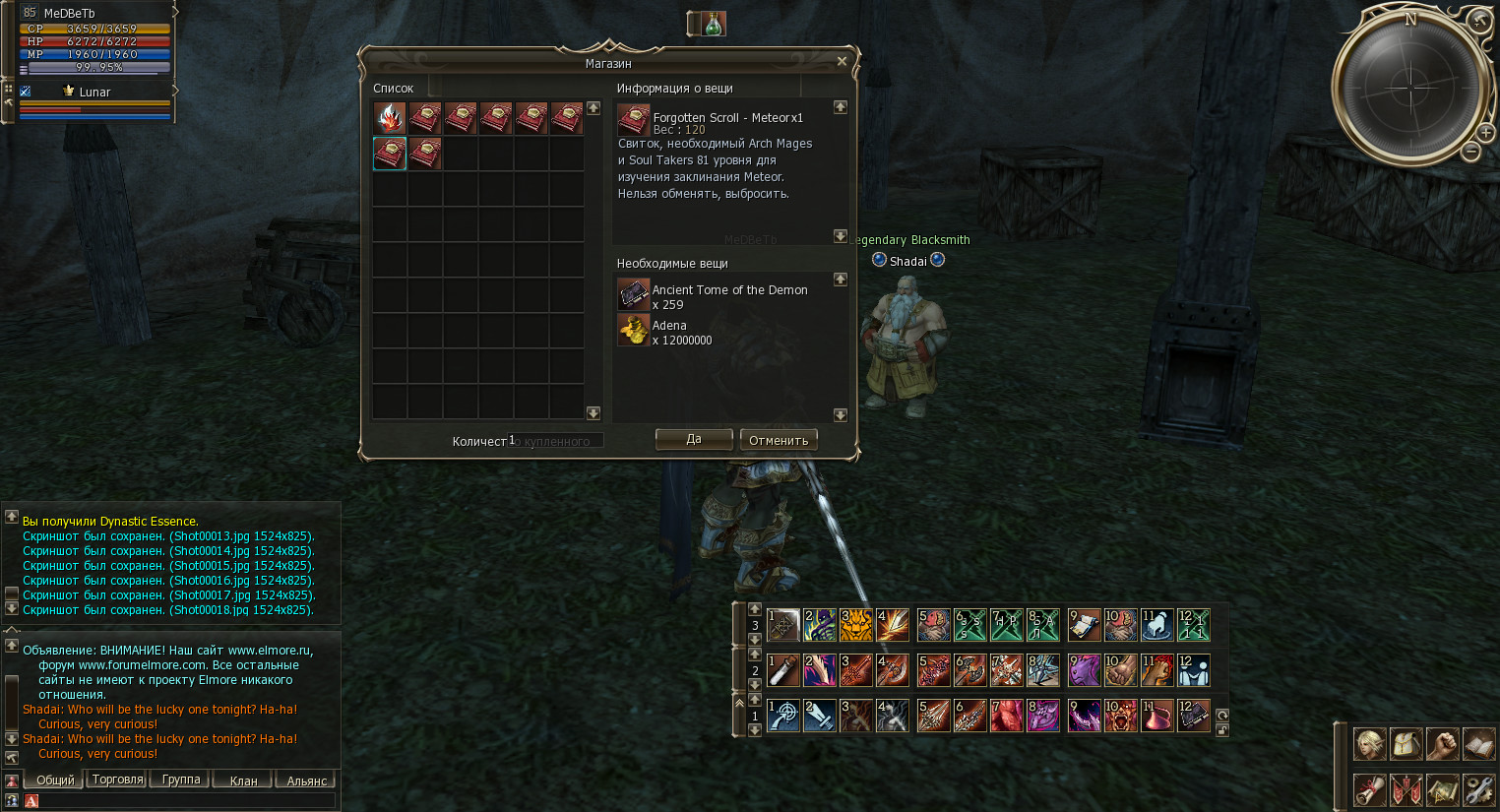1500x812 pixels.
Task: Open the quest scroll icon
Action: pos(1369,789)
